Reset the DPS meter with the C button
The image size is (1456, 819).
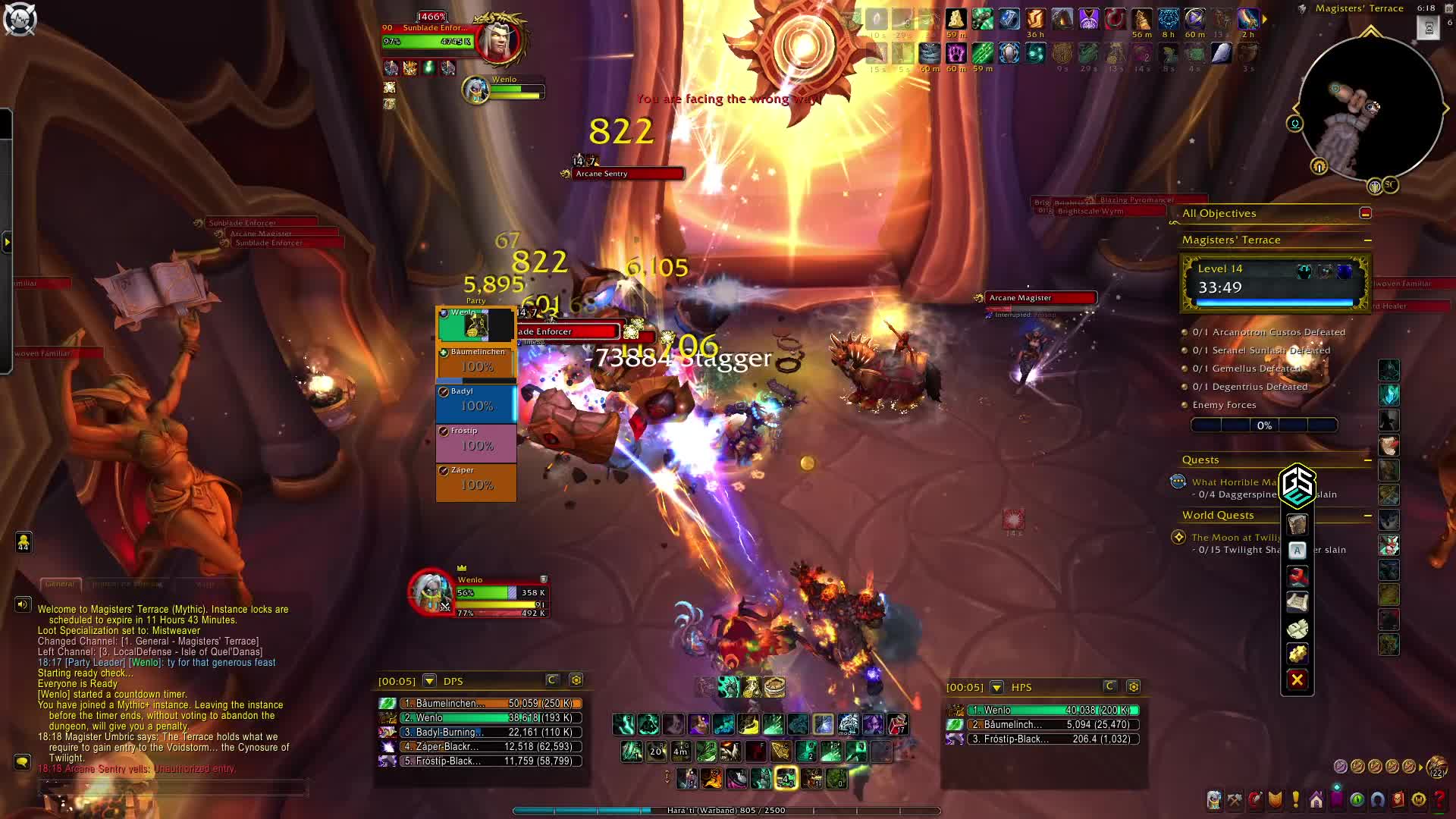coord(552,680)
